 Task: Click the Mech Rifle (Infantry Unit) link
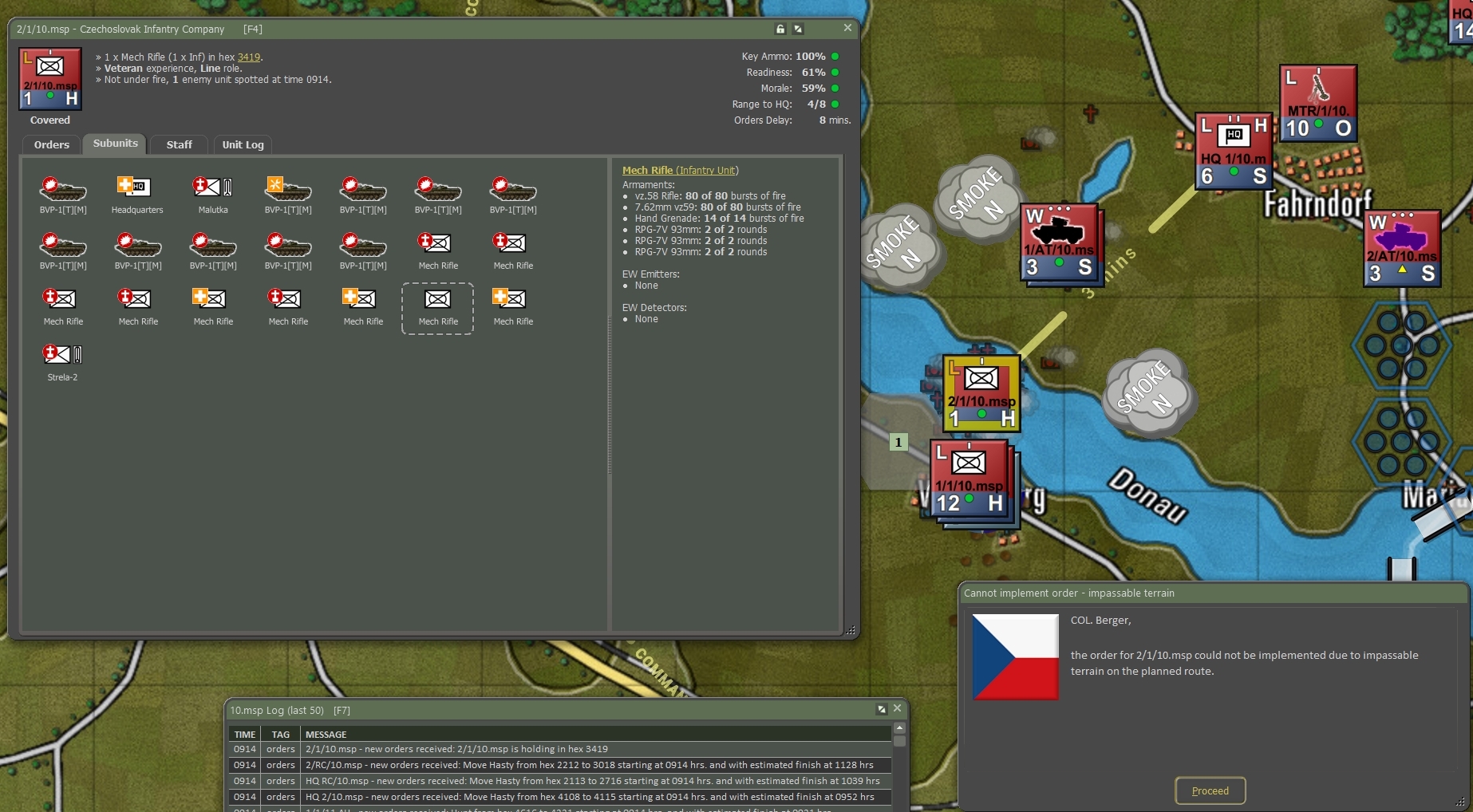(x=680, y=170)
